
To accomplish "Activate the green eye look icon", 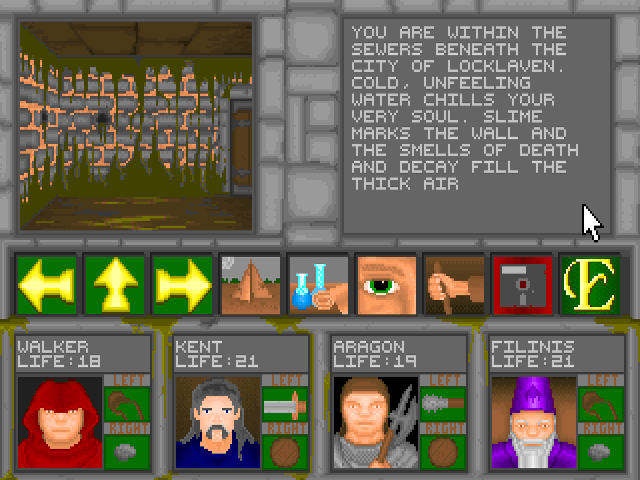I will (x=386, y=285).
